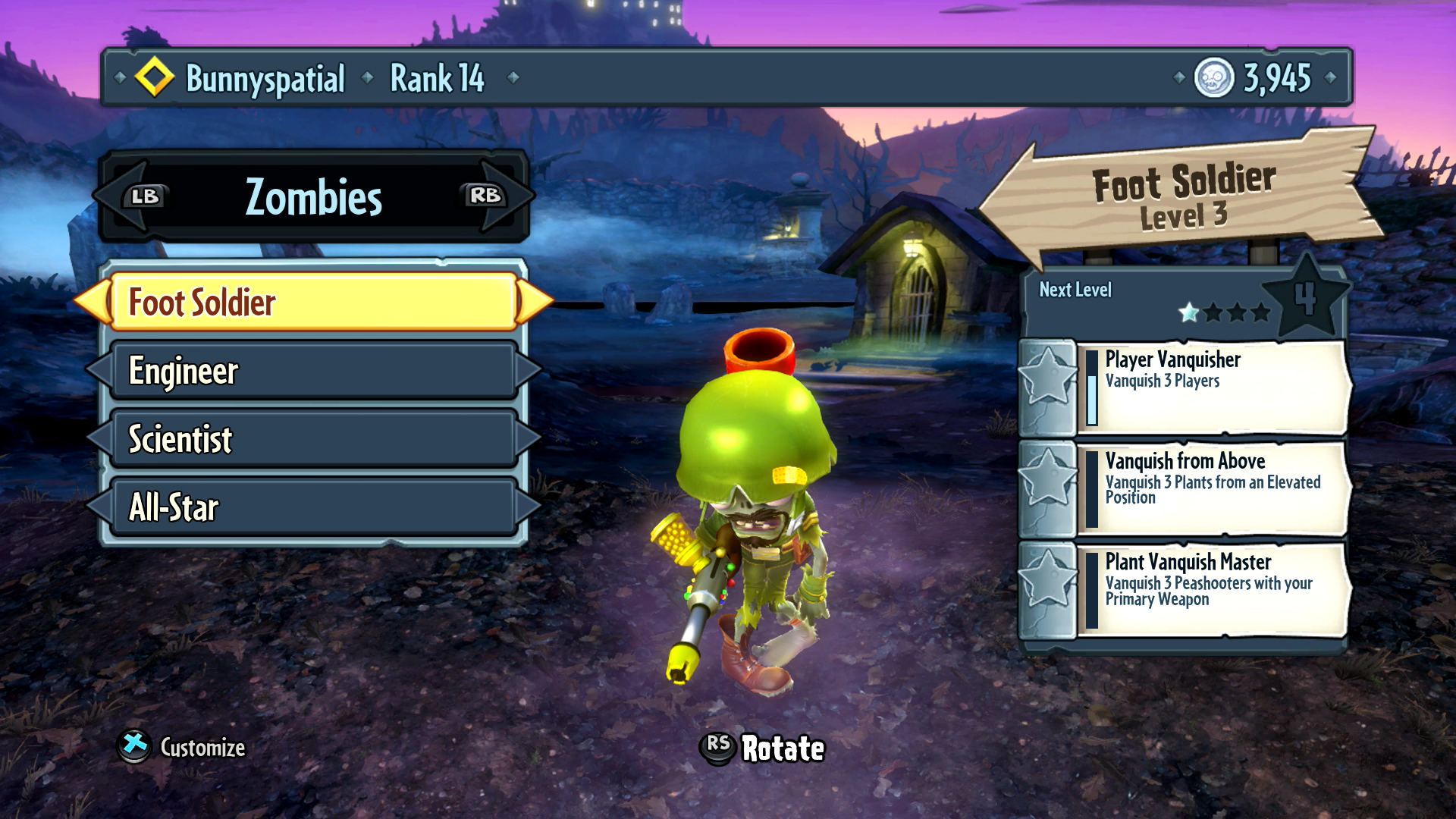The image size is (1456, 819).
Task: View the Vanquish from Above challenge
Action: click(x=1213, y=489)
